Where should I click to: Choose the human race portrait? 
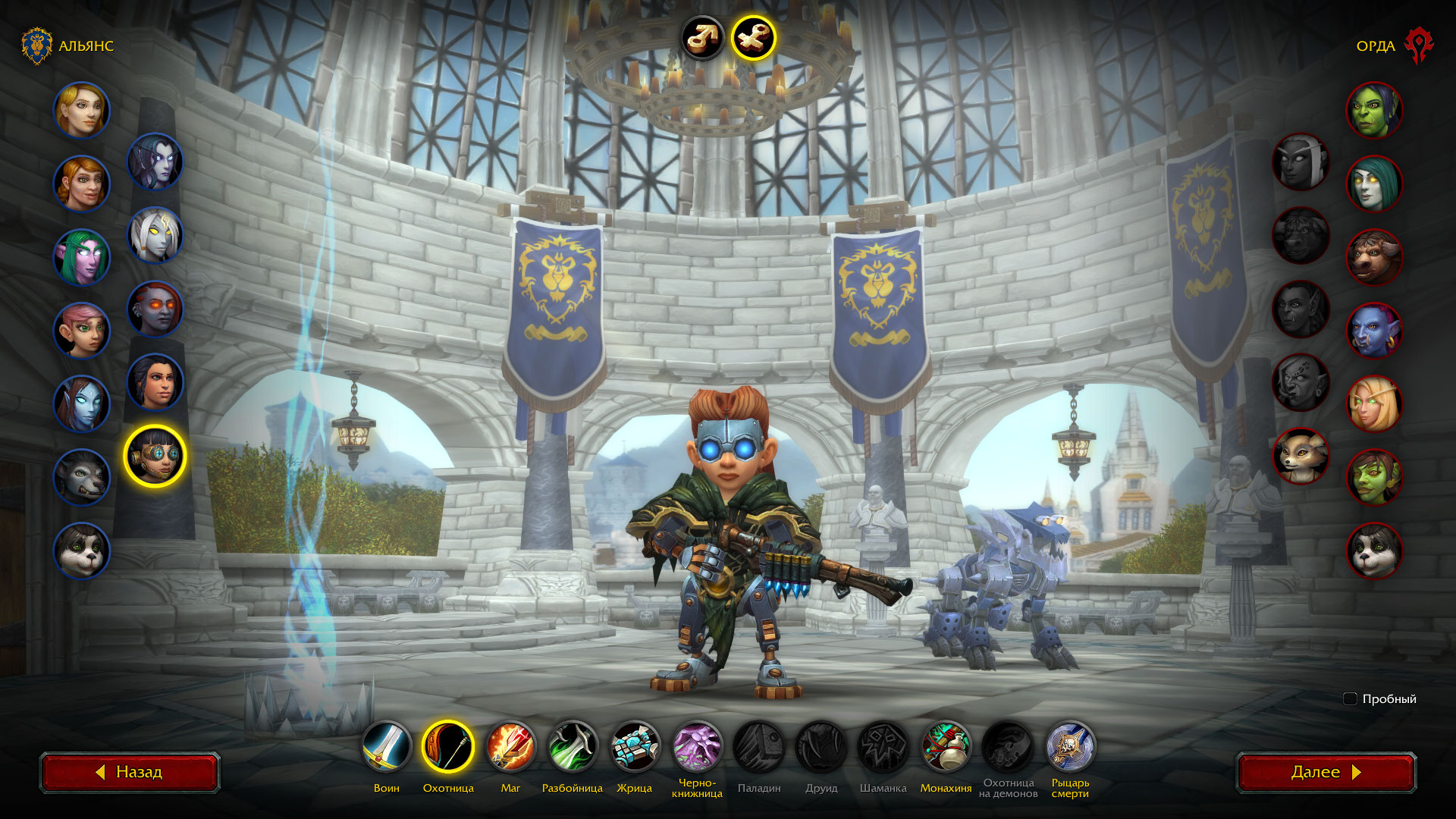81,110
